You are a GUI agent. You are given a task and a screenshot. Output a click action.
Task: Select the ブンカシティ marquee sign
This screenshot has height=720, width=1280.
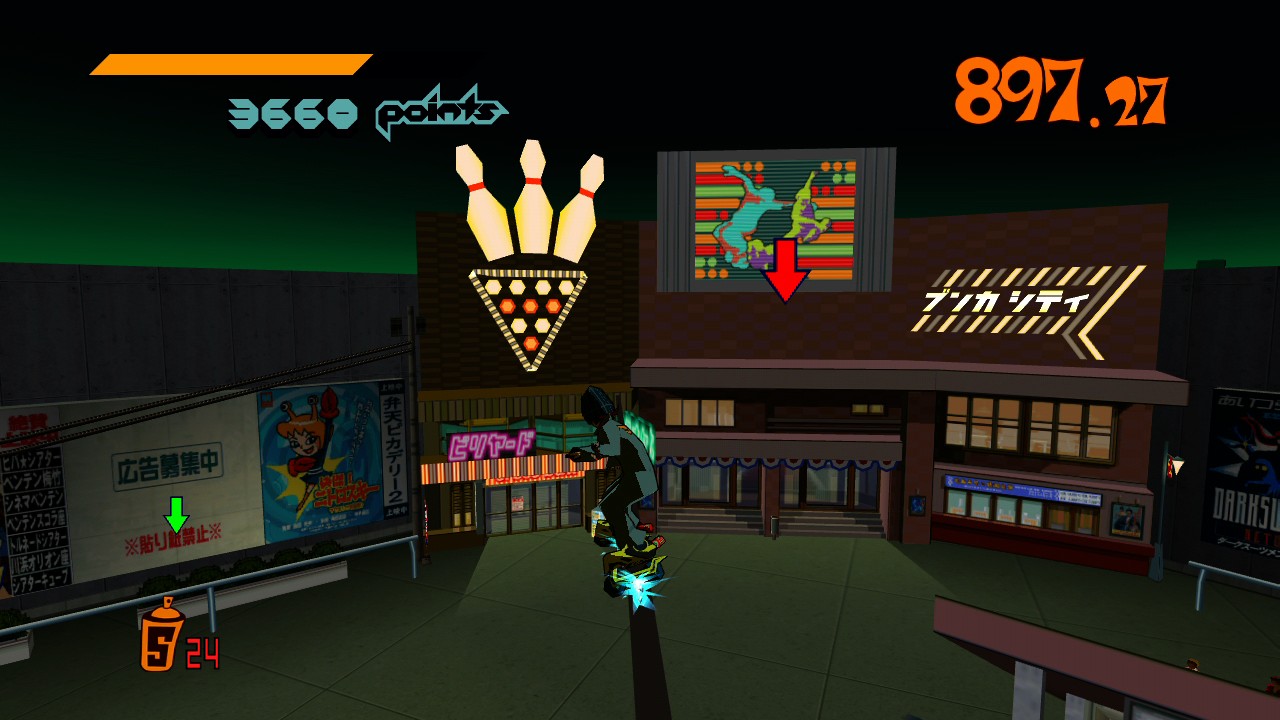(1030, 297)
